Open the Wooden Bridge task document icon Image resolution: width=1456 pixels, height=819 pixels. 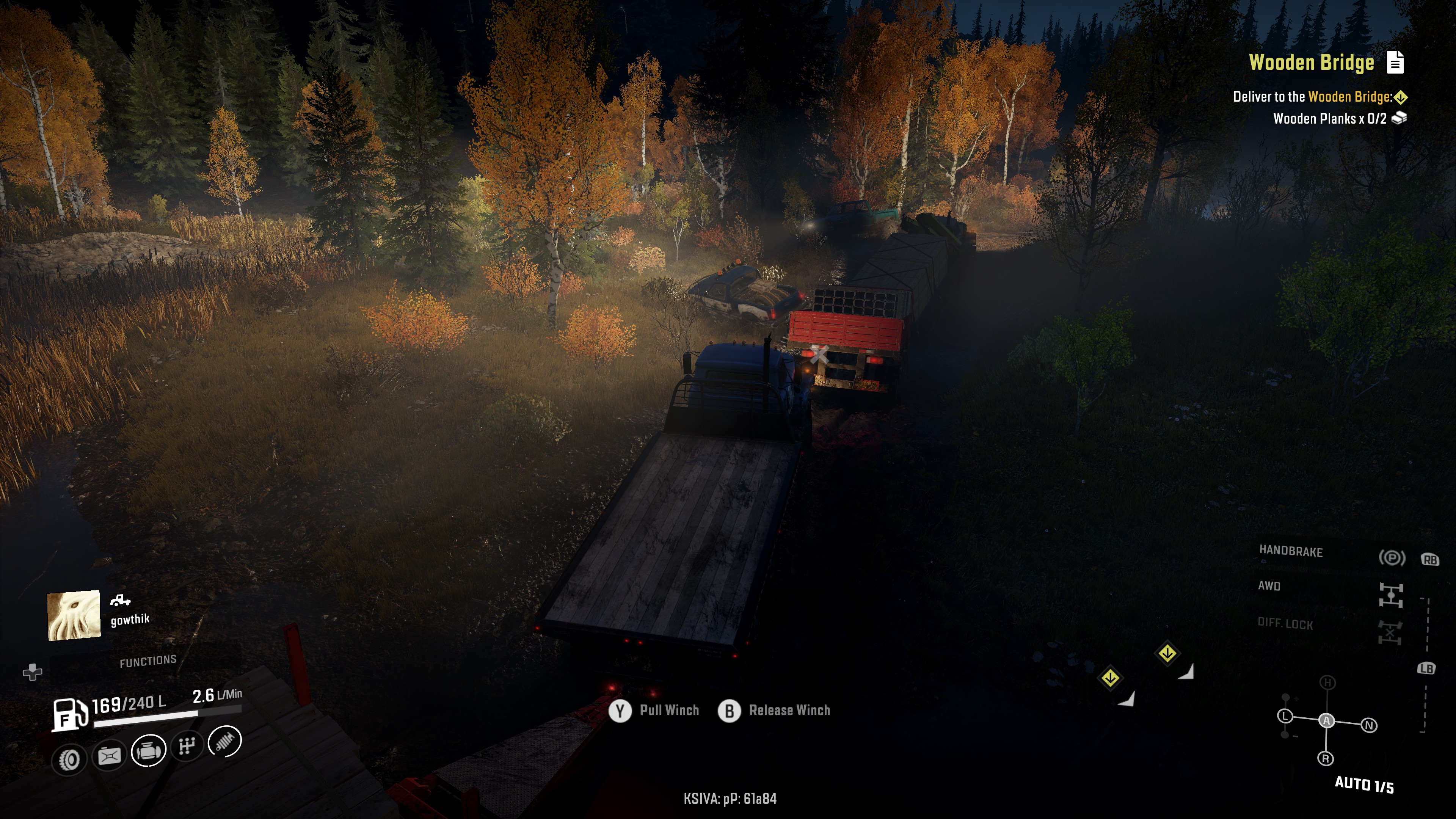pos(1395,62)
